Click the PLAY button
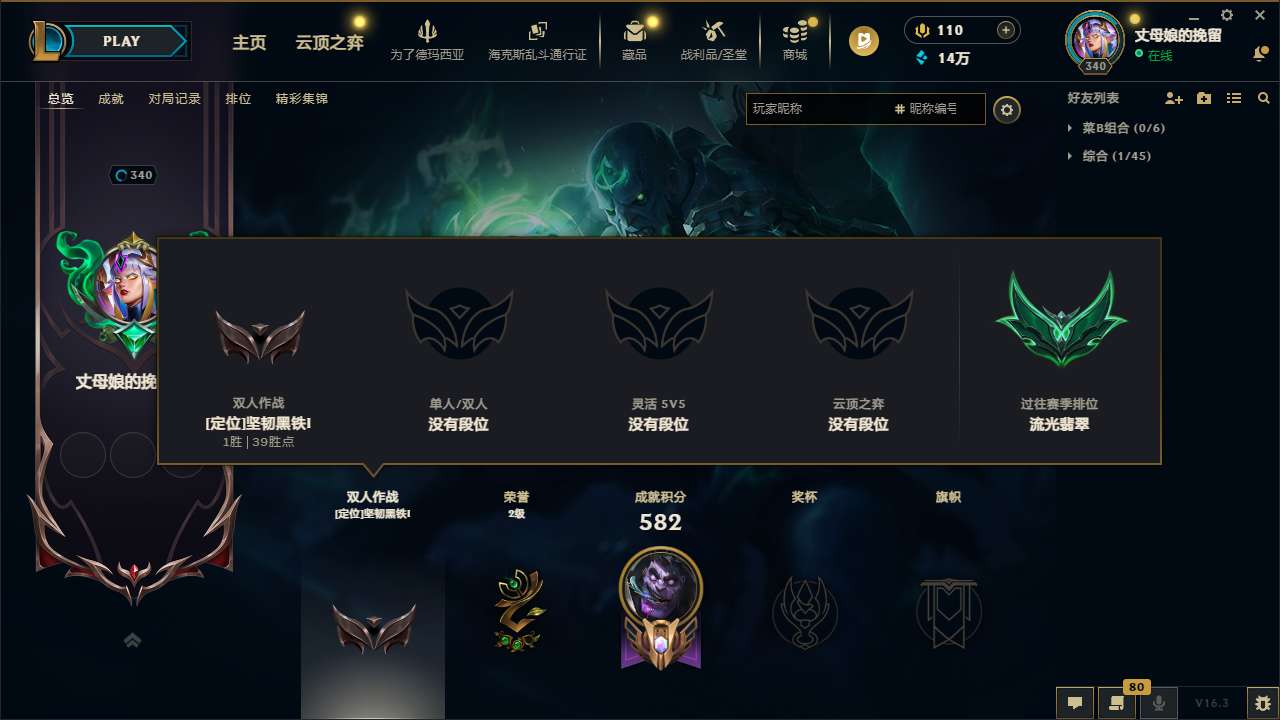1280x720 pixels. [x=121, y=41]
